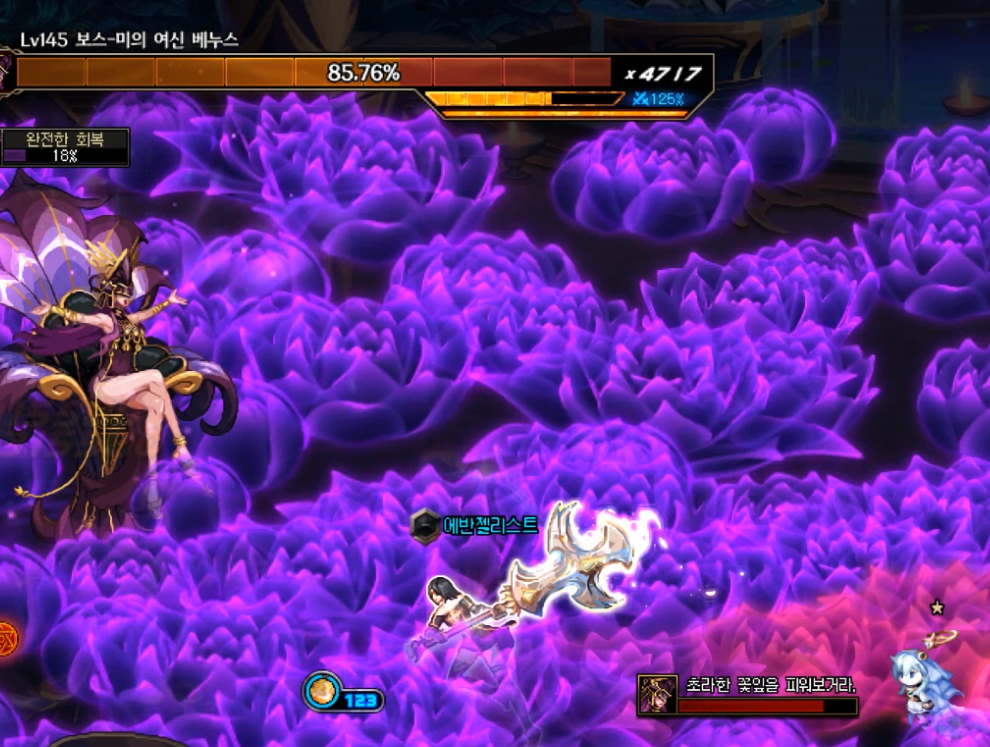Select the Venus portrait in the dialogue box
Image resolution: width=990 pixels, height=747 pixels.
click(657, 694)
